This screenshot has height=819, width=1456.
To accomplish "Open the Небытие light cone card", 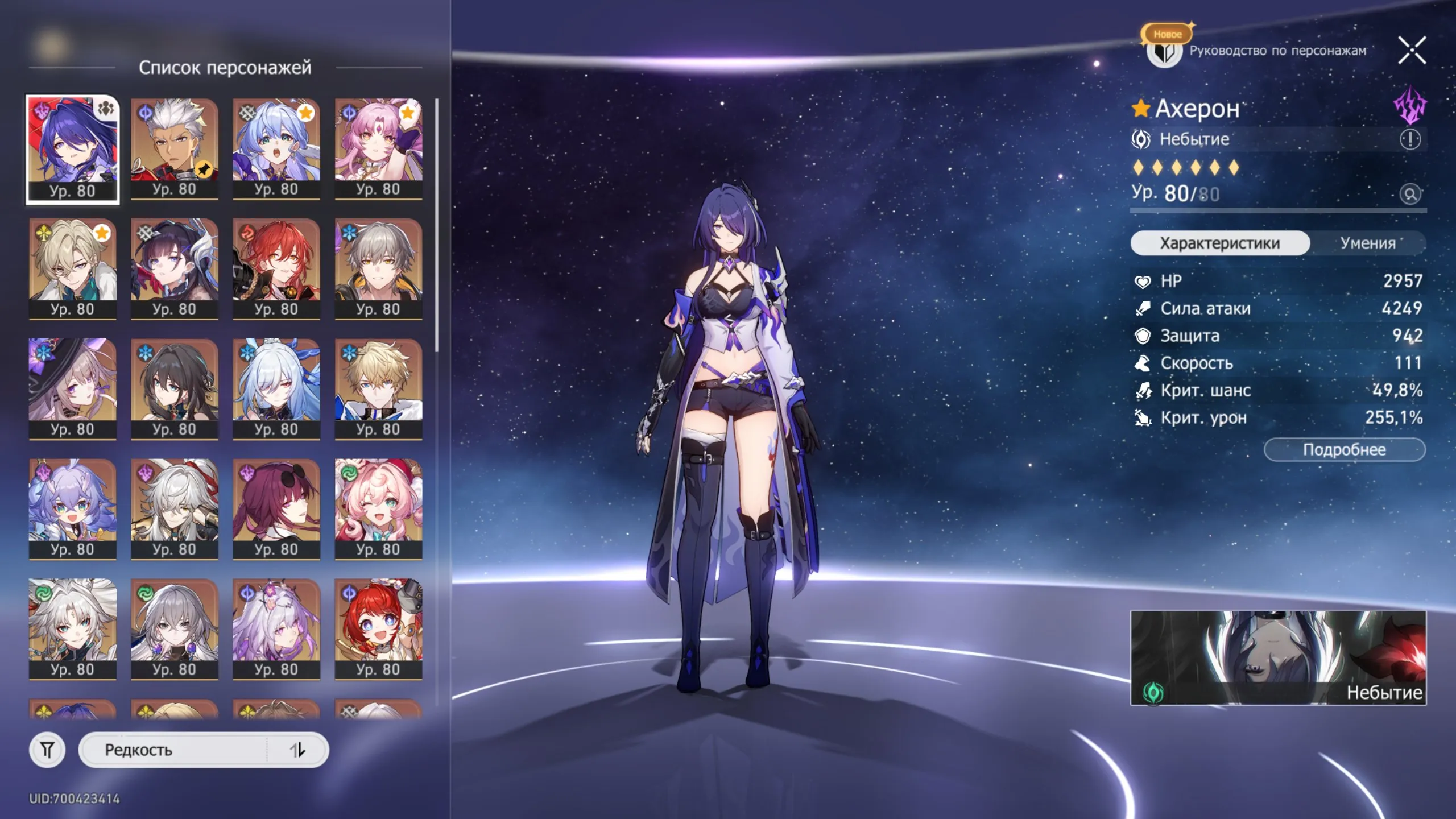I will (x=1277, y=657).
